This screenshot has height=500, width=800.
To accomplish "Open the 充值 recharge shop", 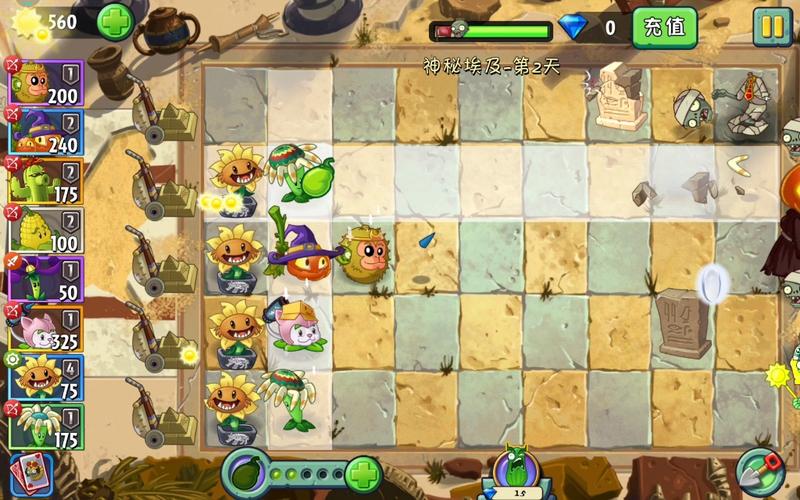I will (x=664, y=27).
